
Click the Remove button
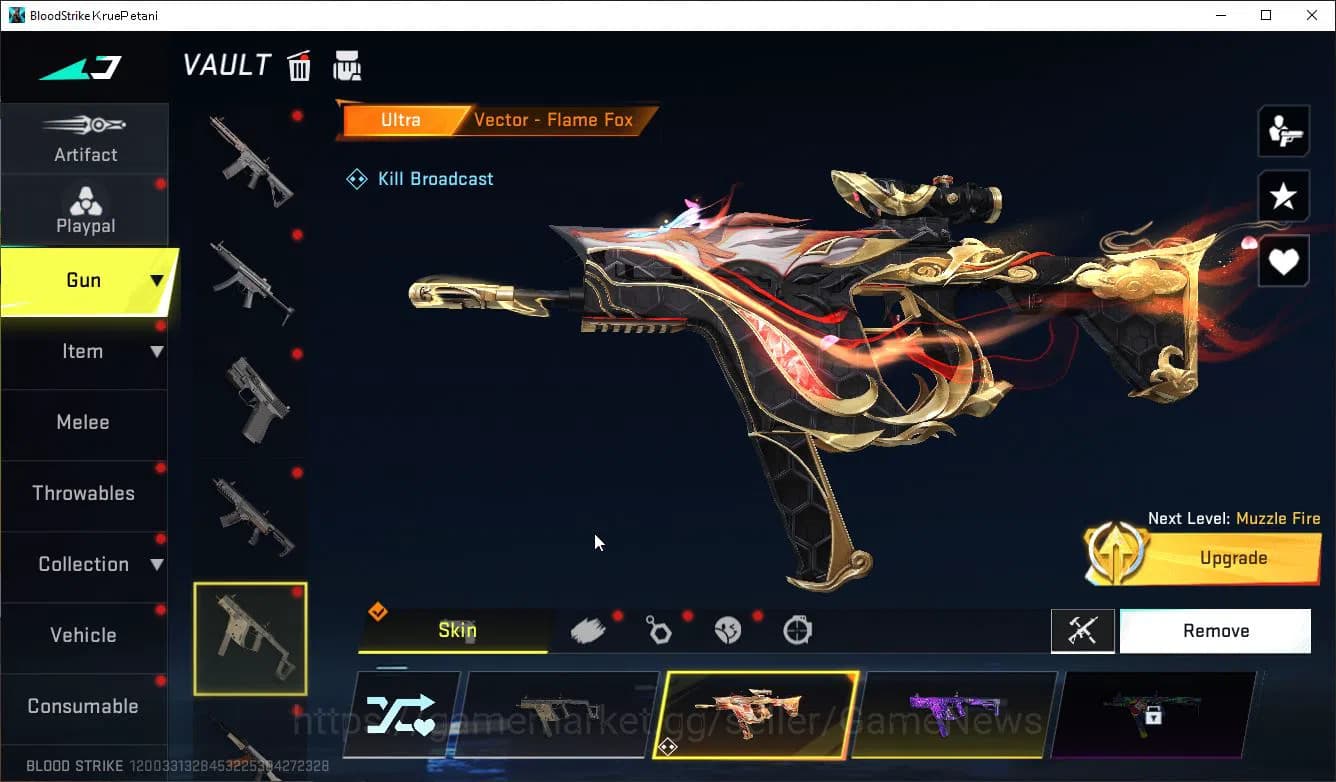[x=1215, y=630]
